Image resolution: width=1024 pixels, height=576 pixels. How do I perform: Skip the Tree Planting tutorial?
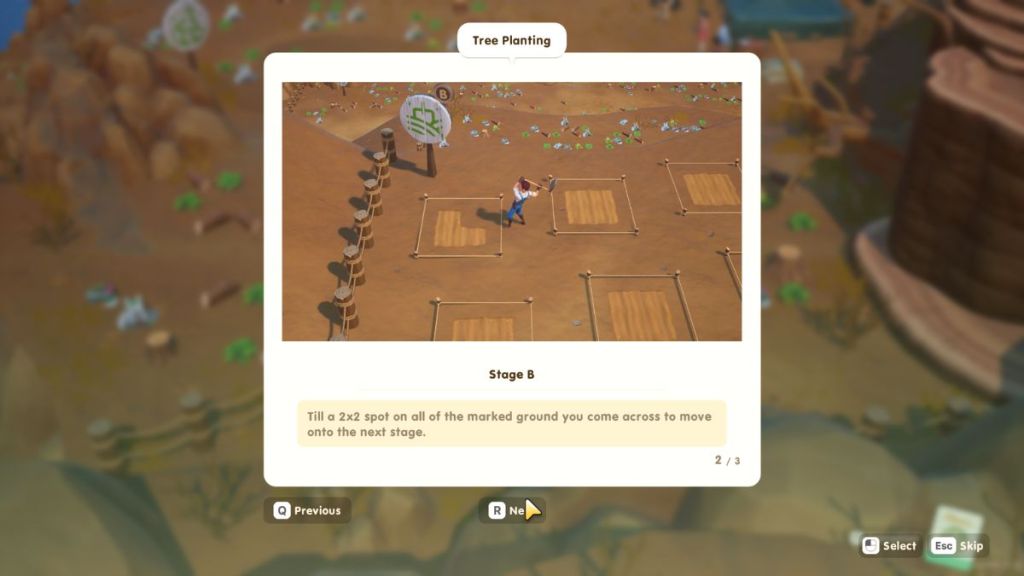point(958,546)
